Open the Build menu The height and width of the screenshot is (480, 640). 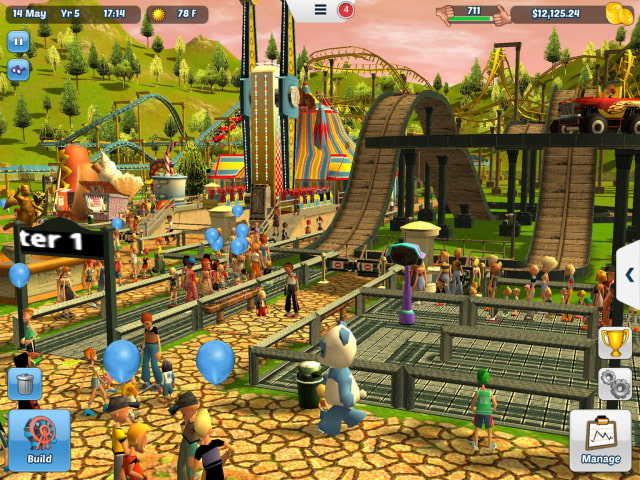(39, 440)
